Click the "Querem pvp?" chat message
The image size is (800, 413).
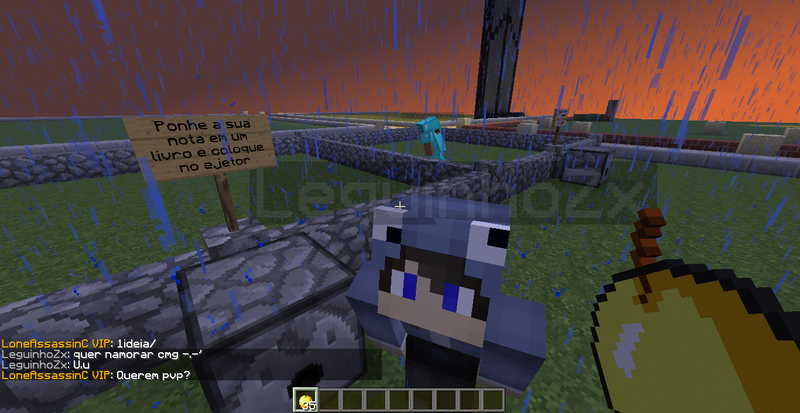(153, 375)
